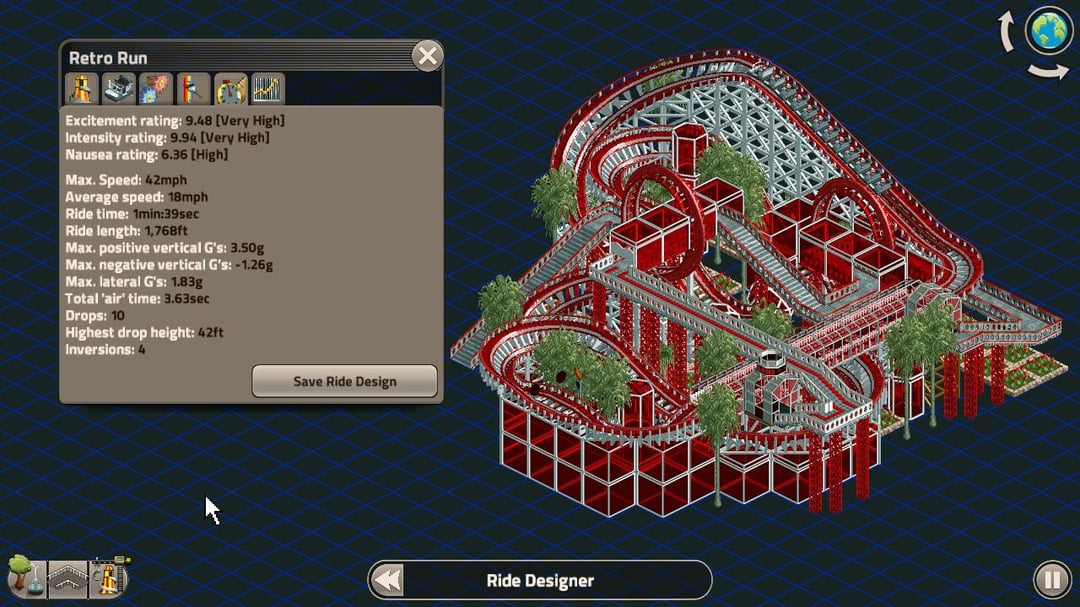This screenshot has width=1080, height=607.
Task: Switch to the vehicle train tab
Action: click(x=119, y=89)
